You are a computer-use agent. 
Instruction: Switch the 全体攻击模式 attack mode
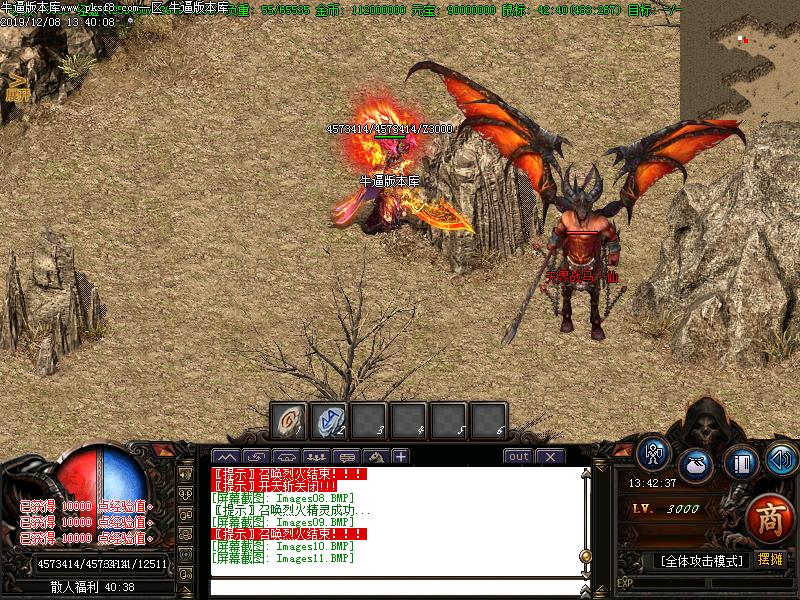pos(702,561)
